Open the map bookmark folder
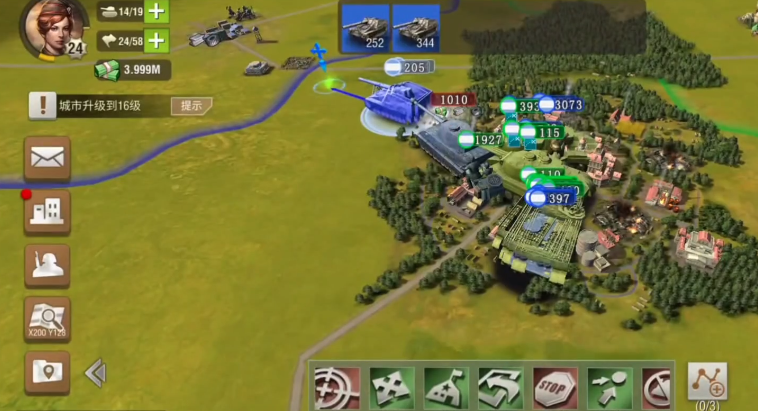 coord(47,372)
